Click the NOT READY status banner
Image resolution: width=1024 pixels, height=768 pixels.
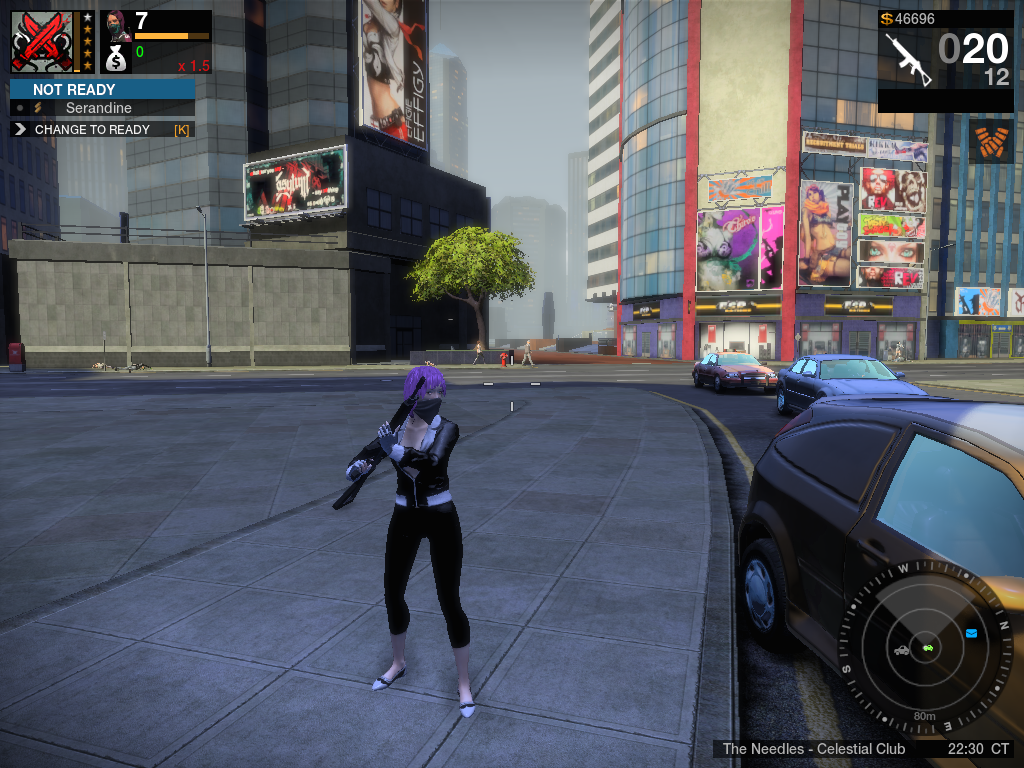[x=101, y=89]
